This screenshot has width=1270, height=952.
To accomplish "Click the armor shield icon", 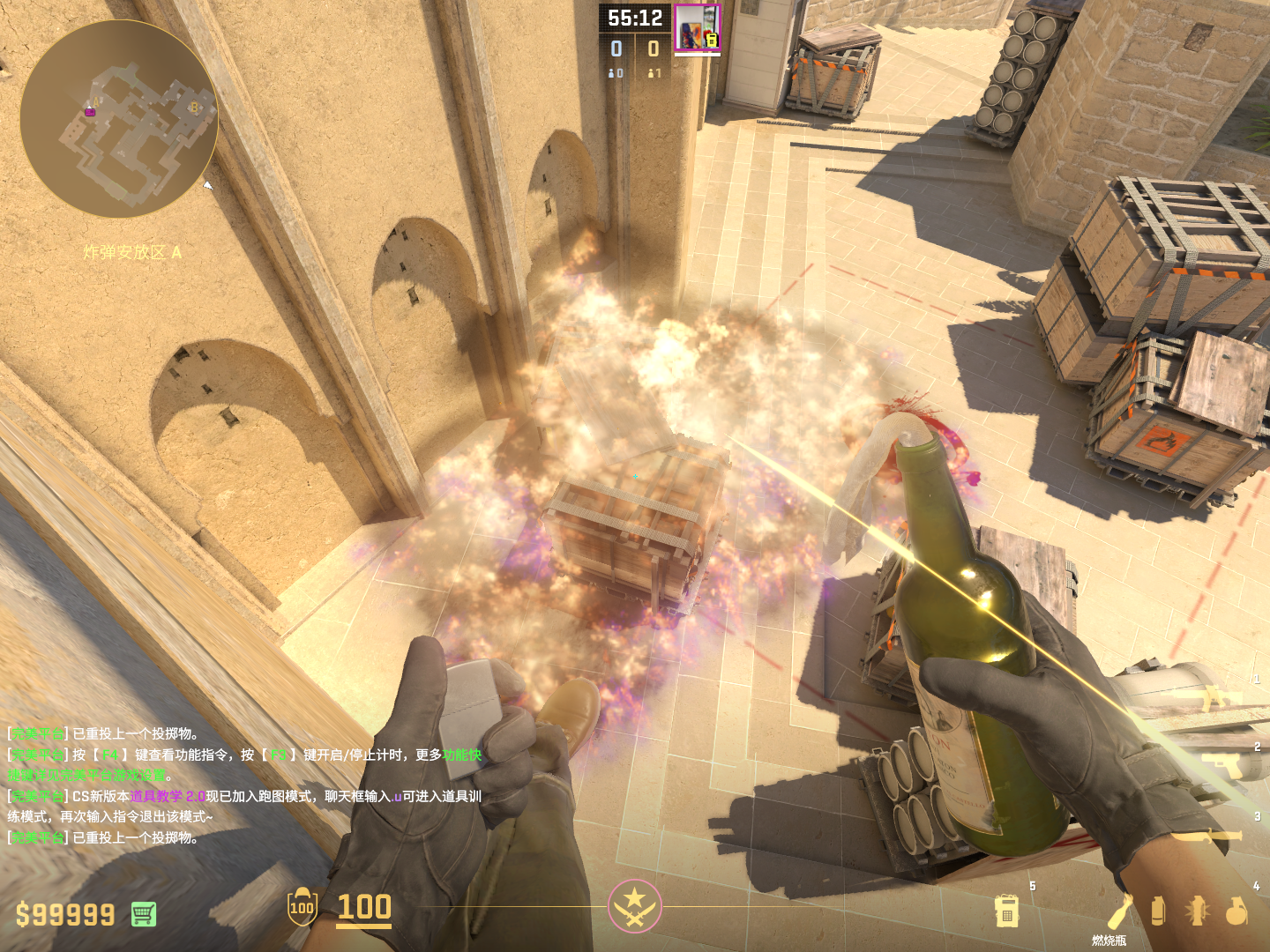I will pos(302,907).
